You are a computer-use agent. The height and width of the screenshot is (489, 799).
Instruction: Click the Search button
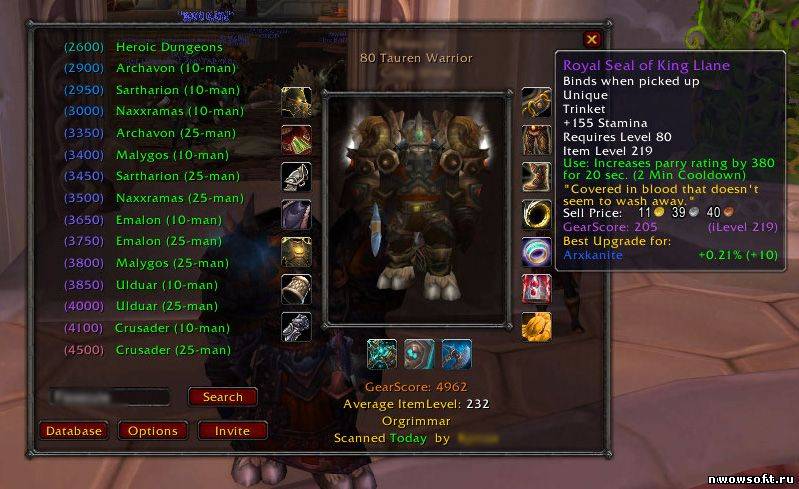coord(222,397)
